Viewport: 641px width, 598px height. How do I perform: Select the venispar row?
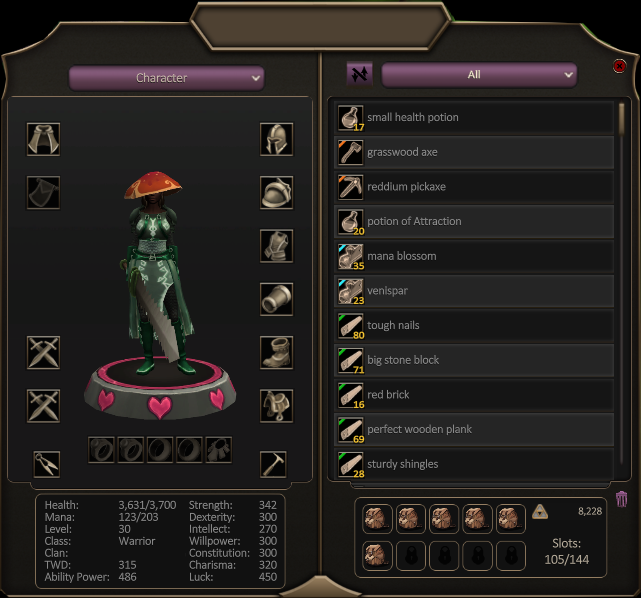click(x=475, y=291)
